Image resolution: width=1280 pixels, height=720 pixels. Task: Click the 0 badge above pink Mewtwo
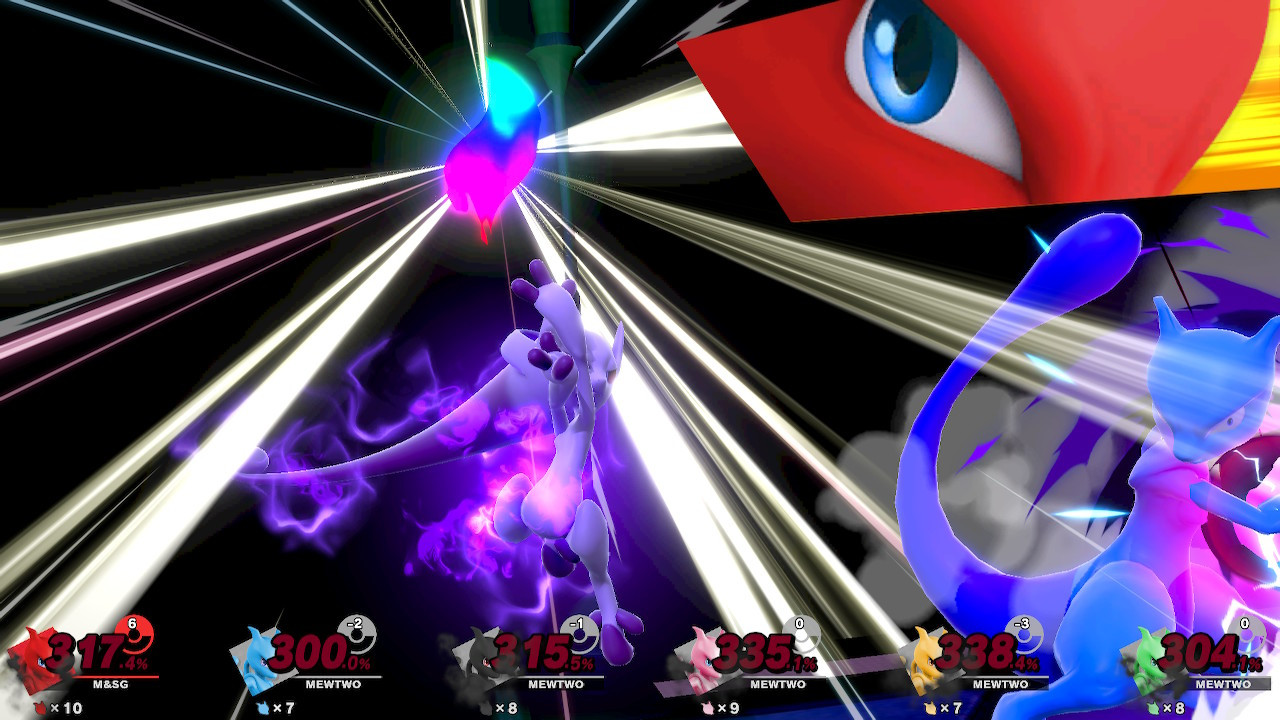800,625
